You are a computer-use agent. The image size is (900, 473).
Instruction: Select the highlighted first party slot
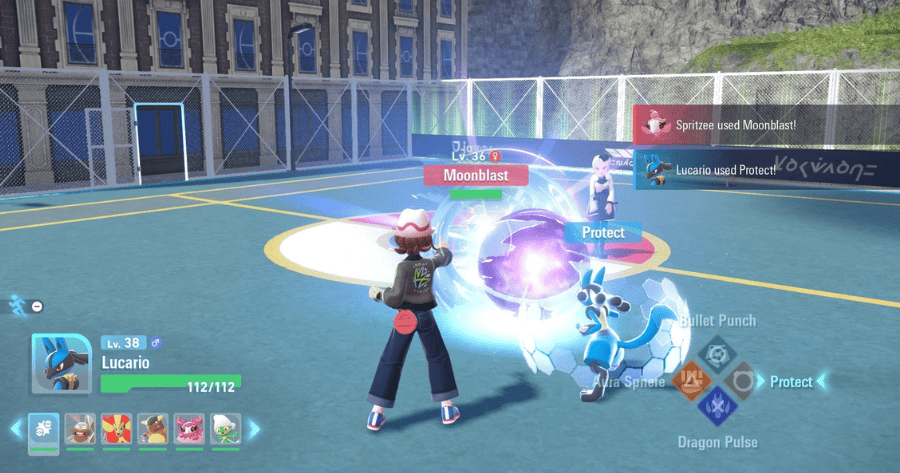pos(43,429)
